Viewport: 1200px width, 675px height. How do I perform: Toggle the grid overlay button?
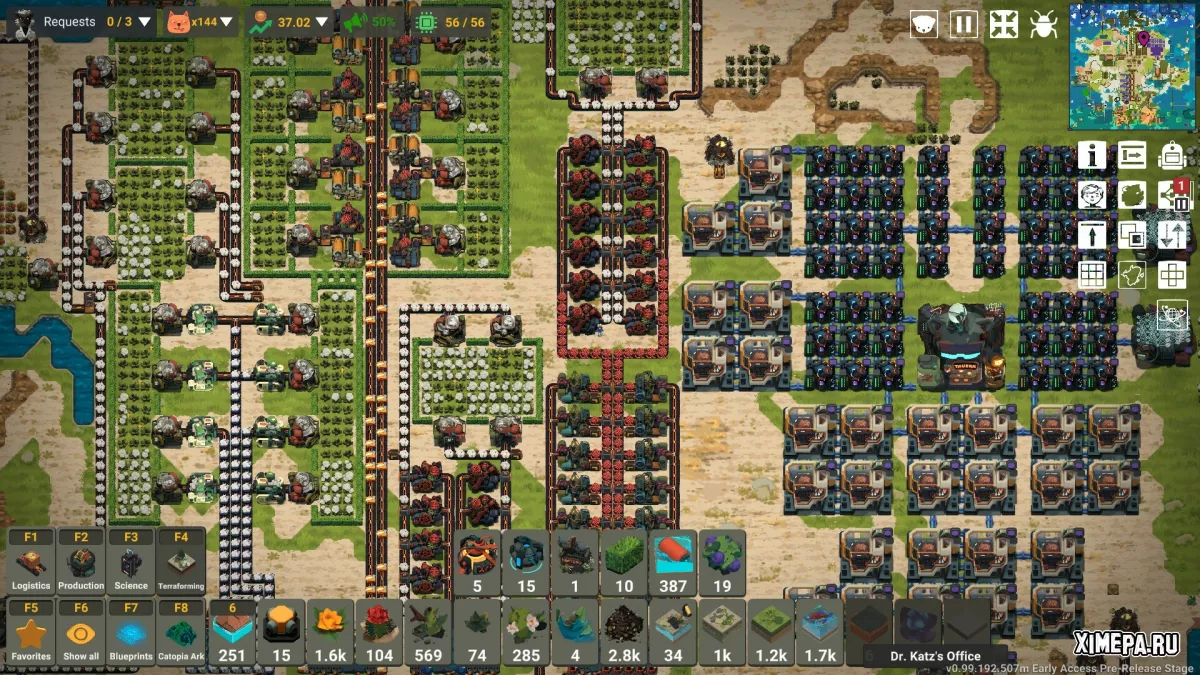(1092, 275)
